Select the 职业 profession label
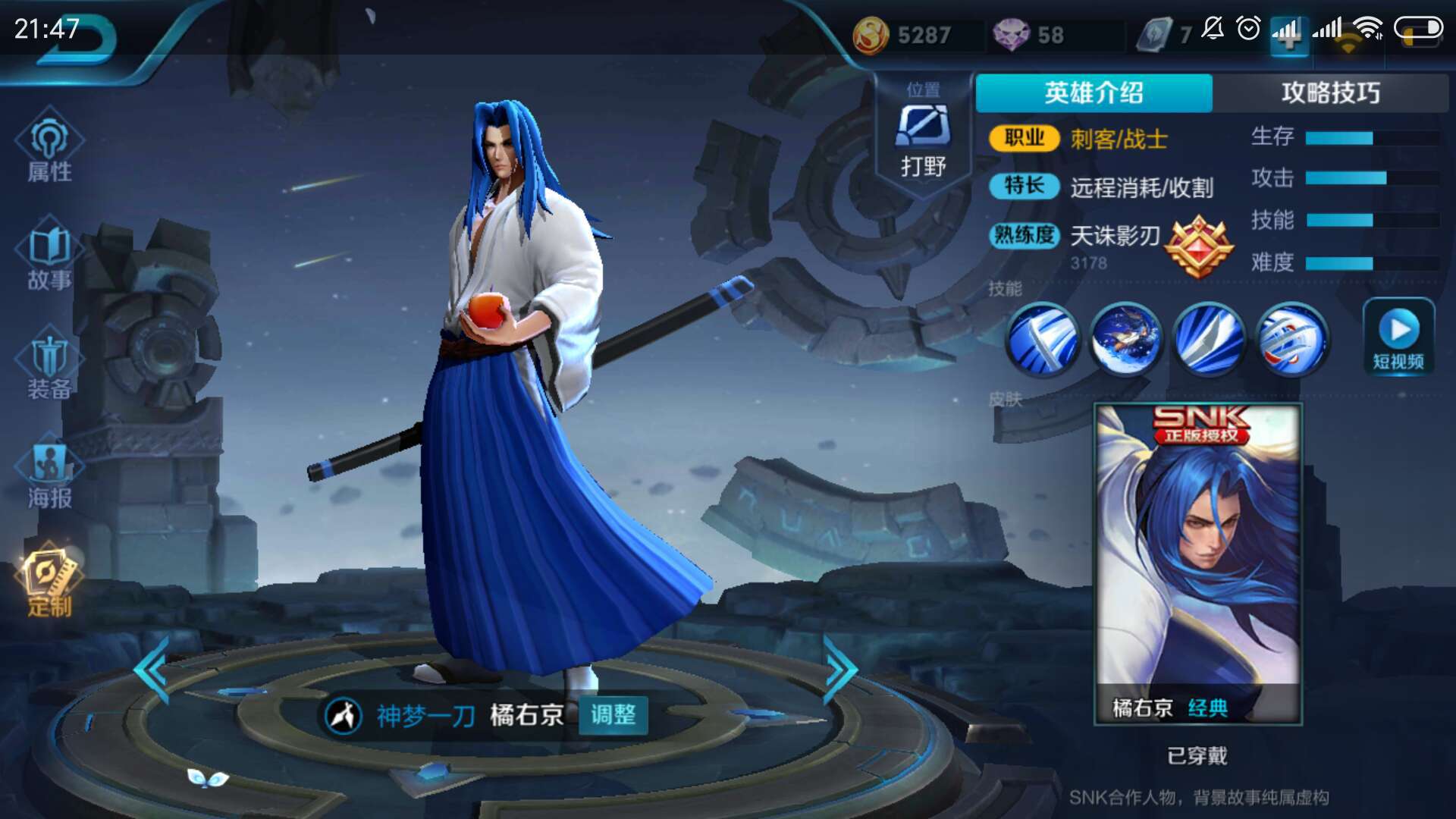This screenshot has width=1456, height=819. click(x=1023, y=139)
